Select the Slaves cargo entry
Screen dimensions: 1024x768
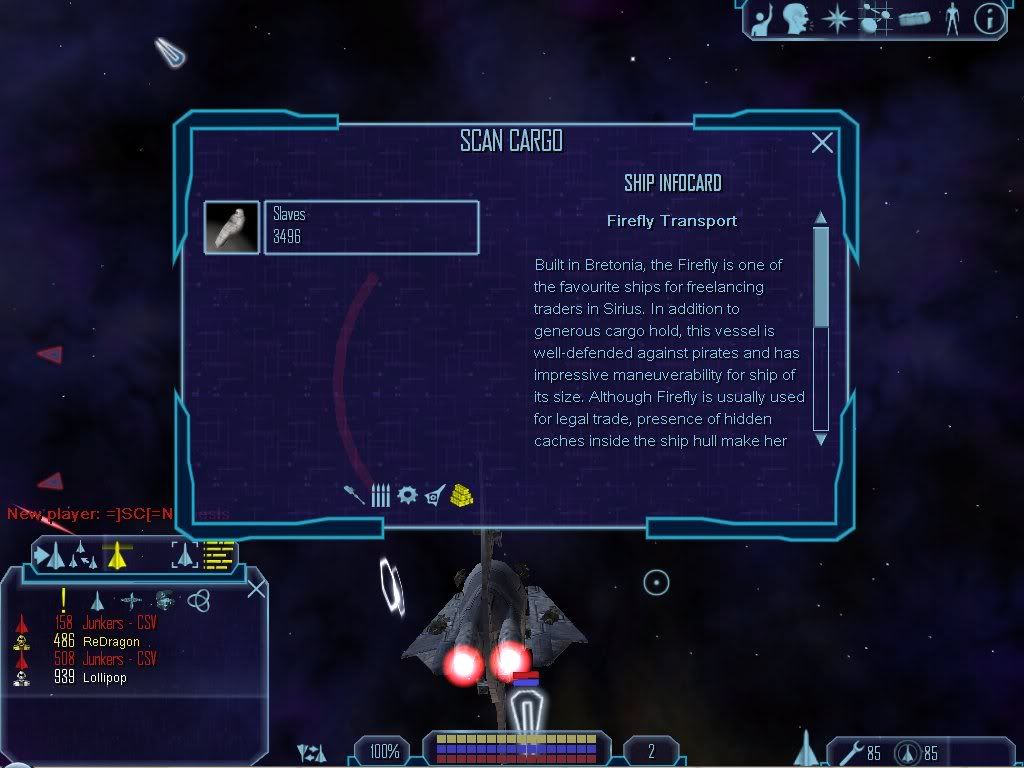pyautogui.click(x=371, y=227)
